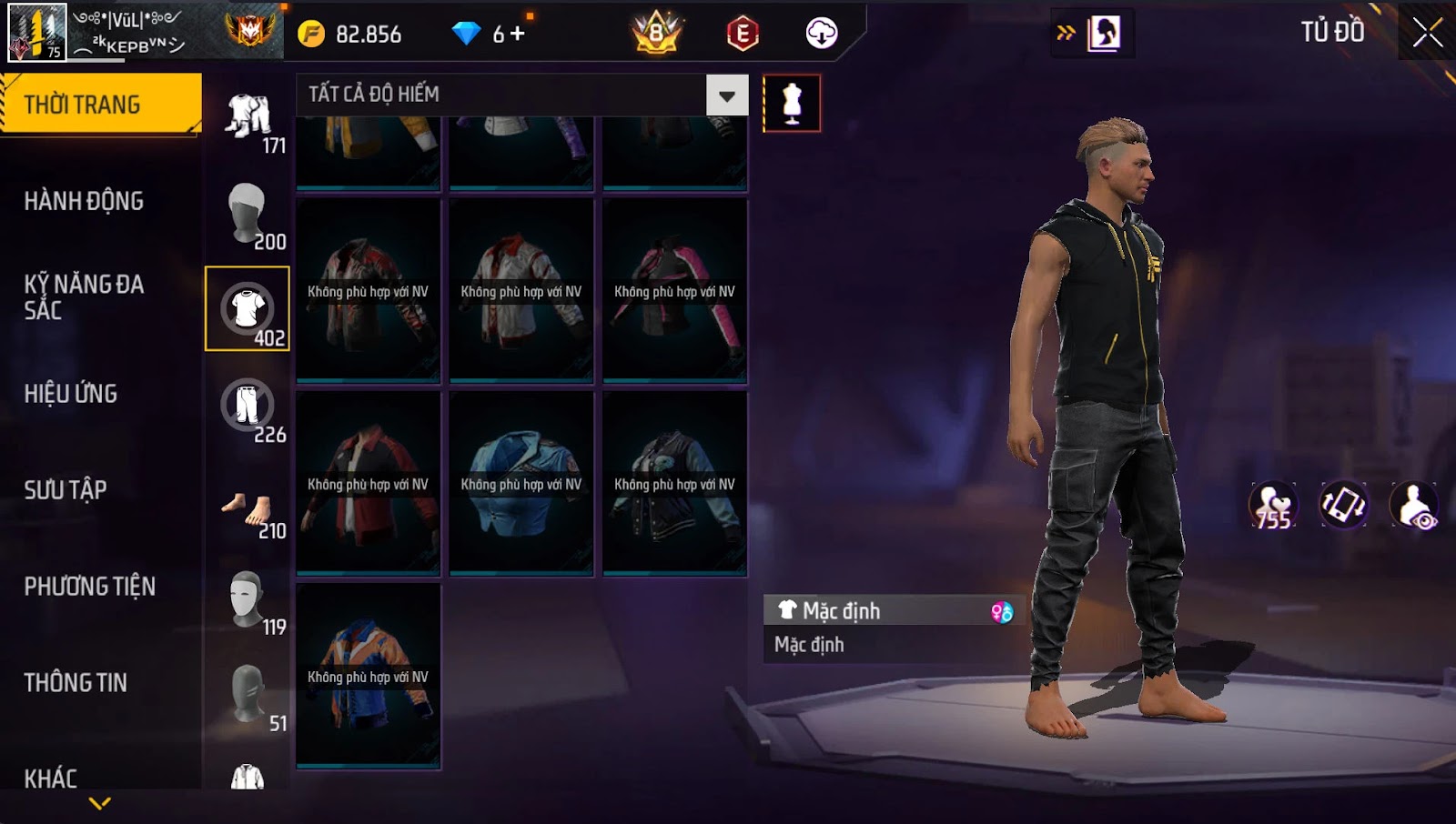Close the wardrobe screen

click(1427, 33)
